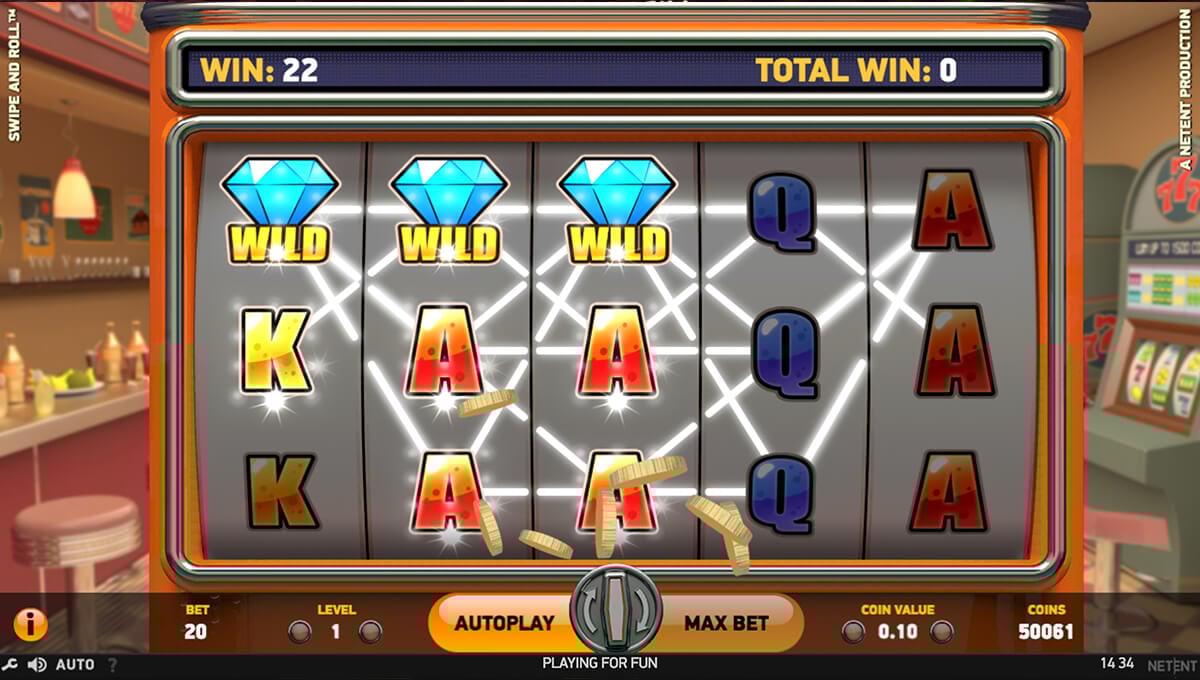Hit the Max Bet button
The width and height of the screenshot is (1200, 680).
(x=727, y=623)
